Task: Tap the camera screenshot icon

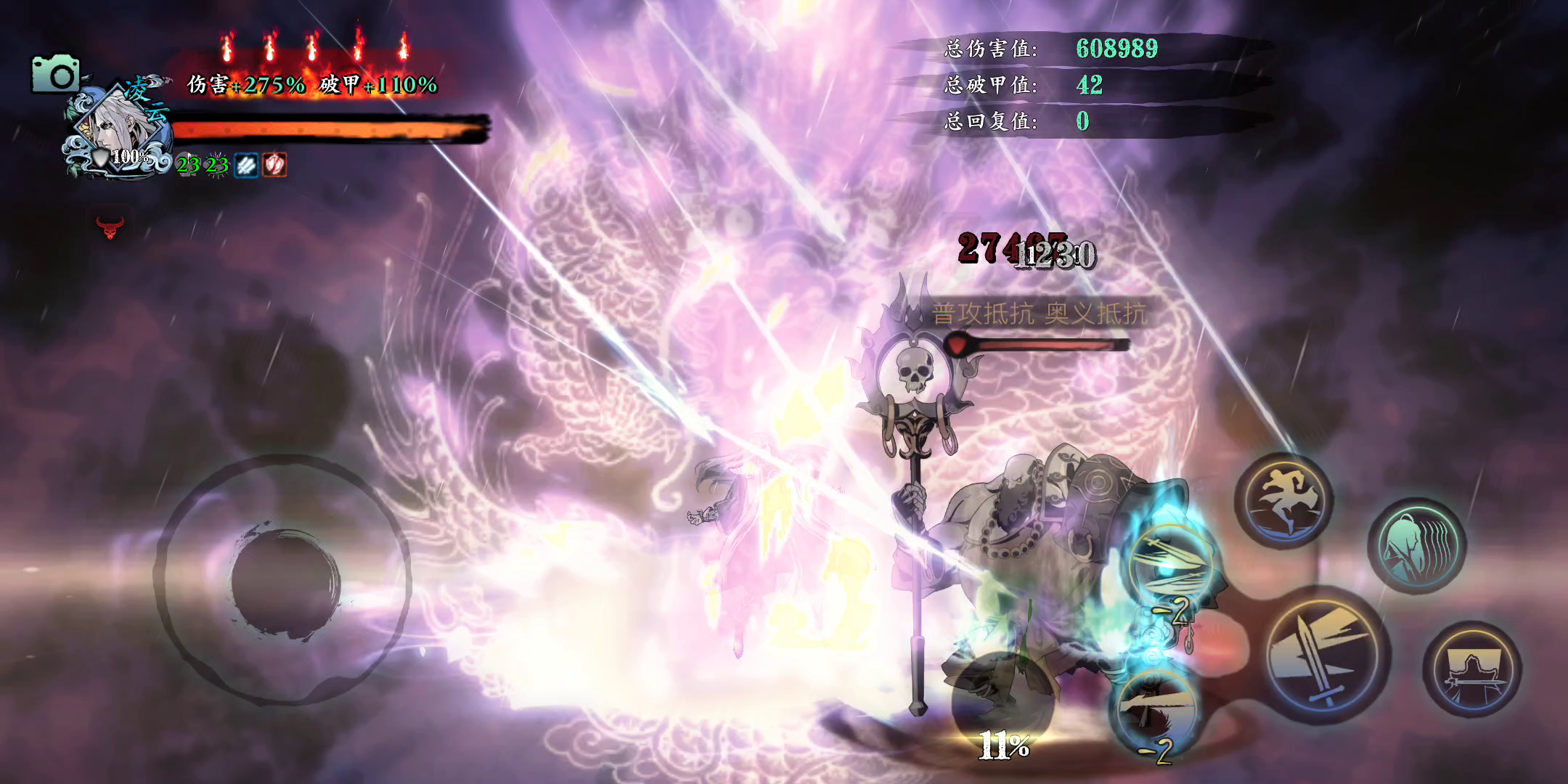Action: (55, 73)
